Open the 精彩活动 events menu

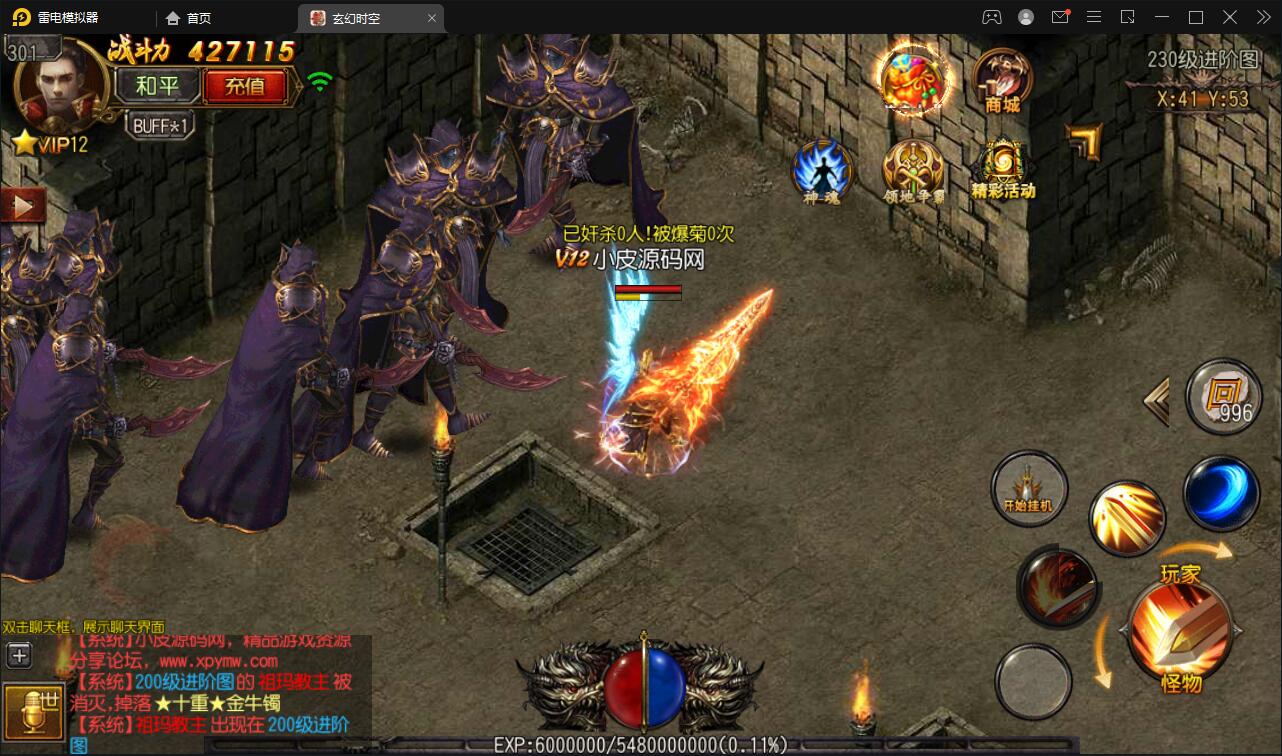pyautogui.click(x=1003, y=170)
